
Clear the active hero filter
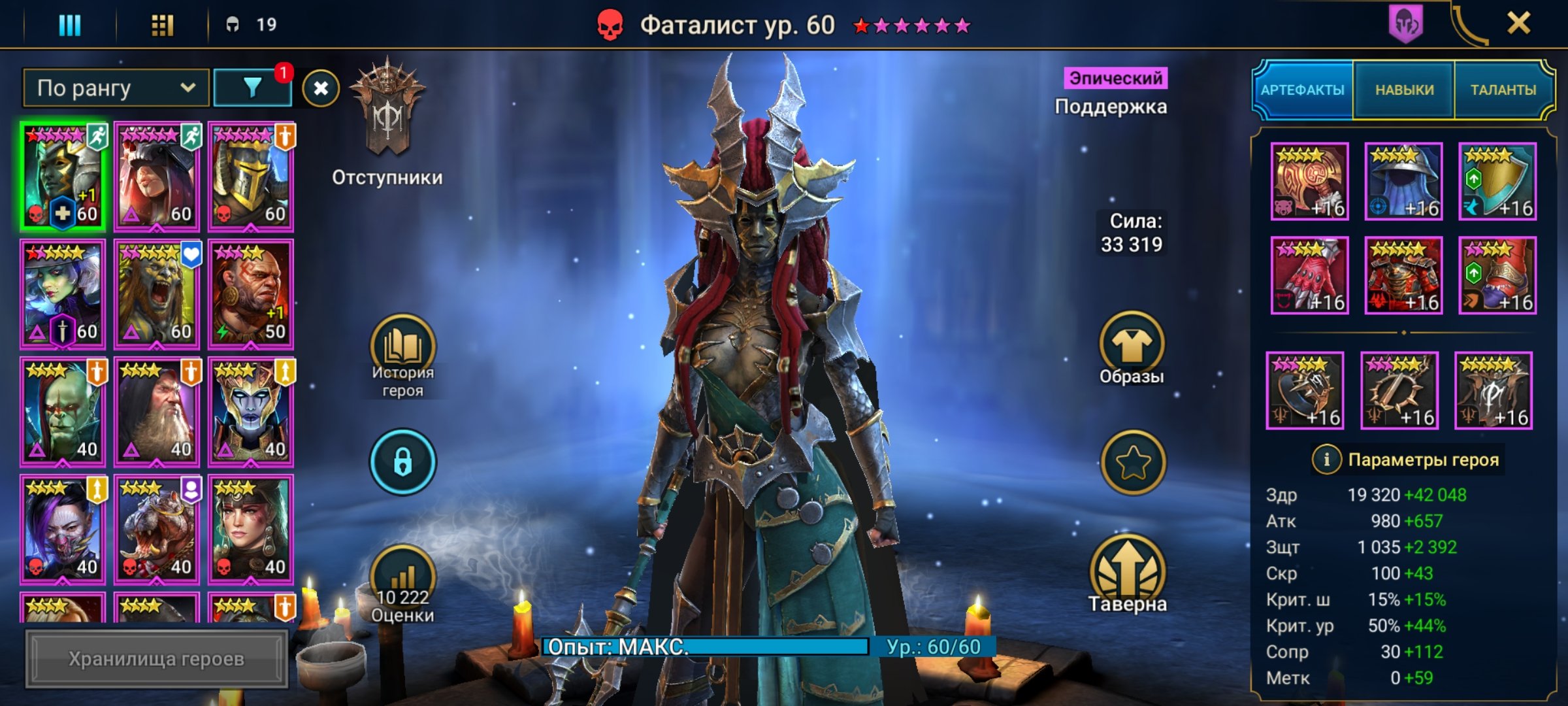[320, 88]
